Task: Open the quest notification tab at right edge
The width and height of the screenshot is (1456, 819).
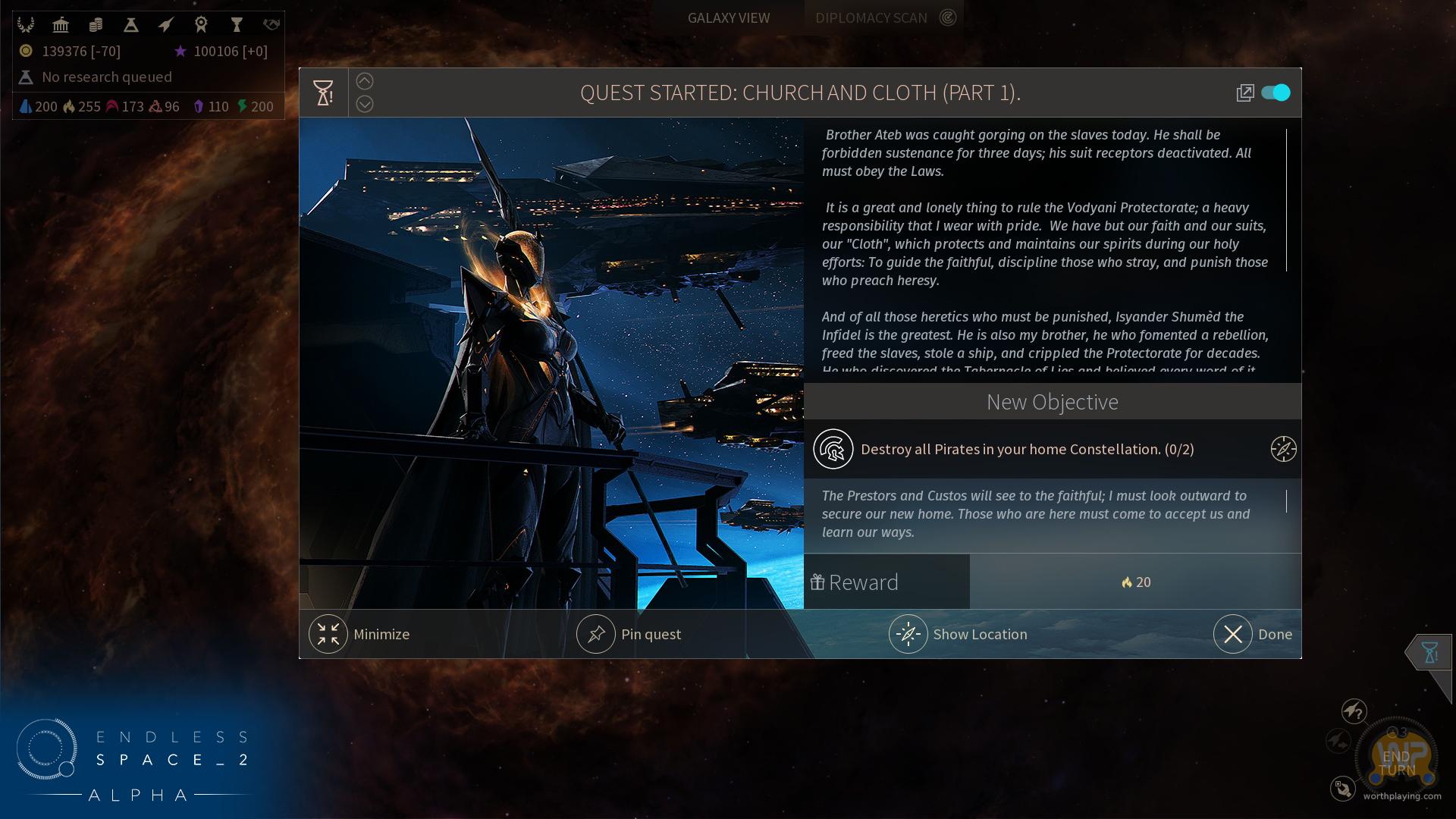Action: (1429, 652)
